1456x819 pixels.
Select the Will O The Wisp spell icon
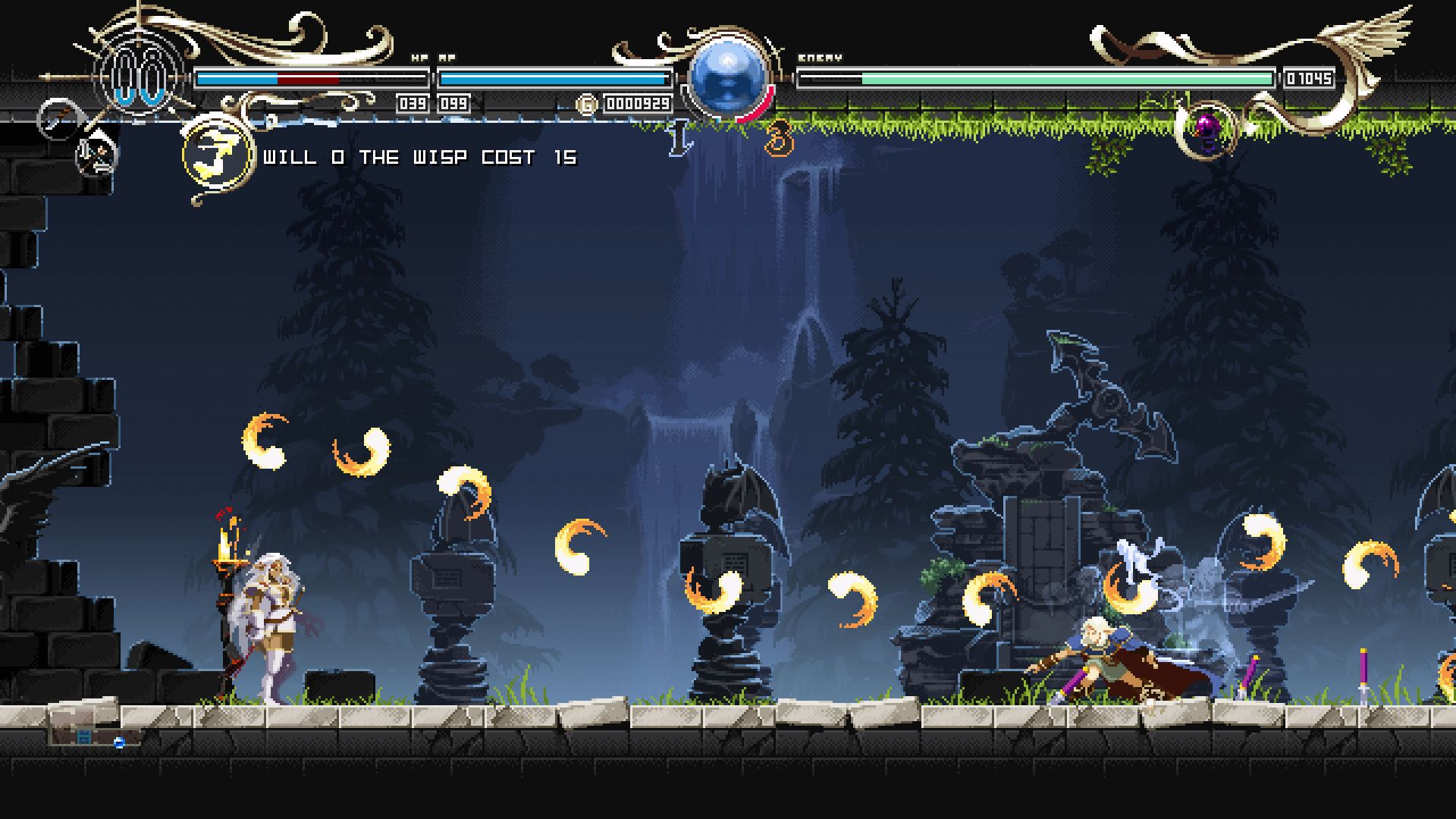point(218,155)
